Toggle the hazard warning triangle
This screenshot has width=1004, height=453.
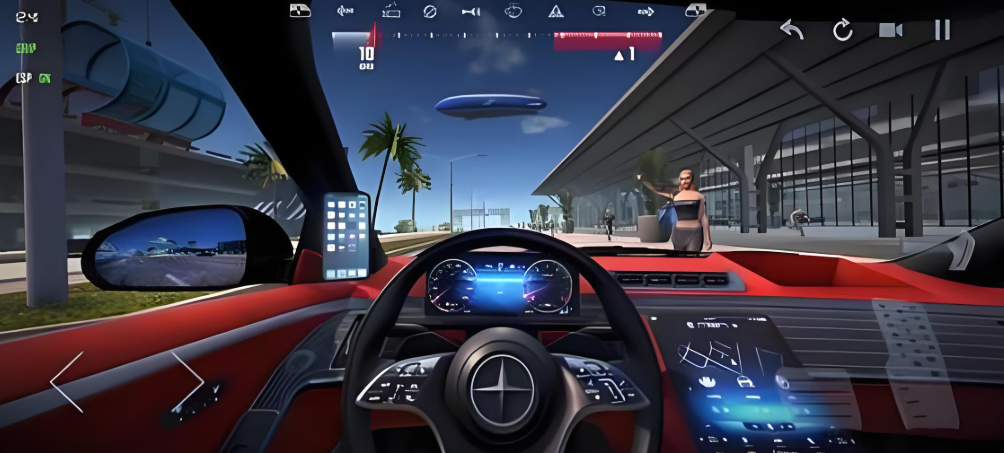tap(555, 11)
